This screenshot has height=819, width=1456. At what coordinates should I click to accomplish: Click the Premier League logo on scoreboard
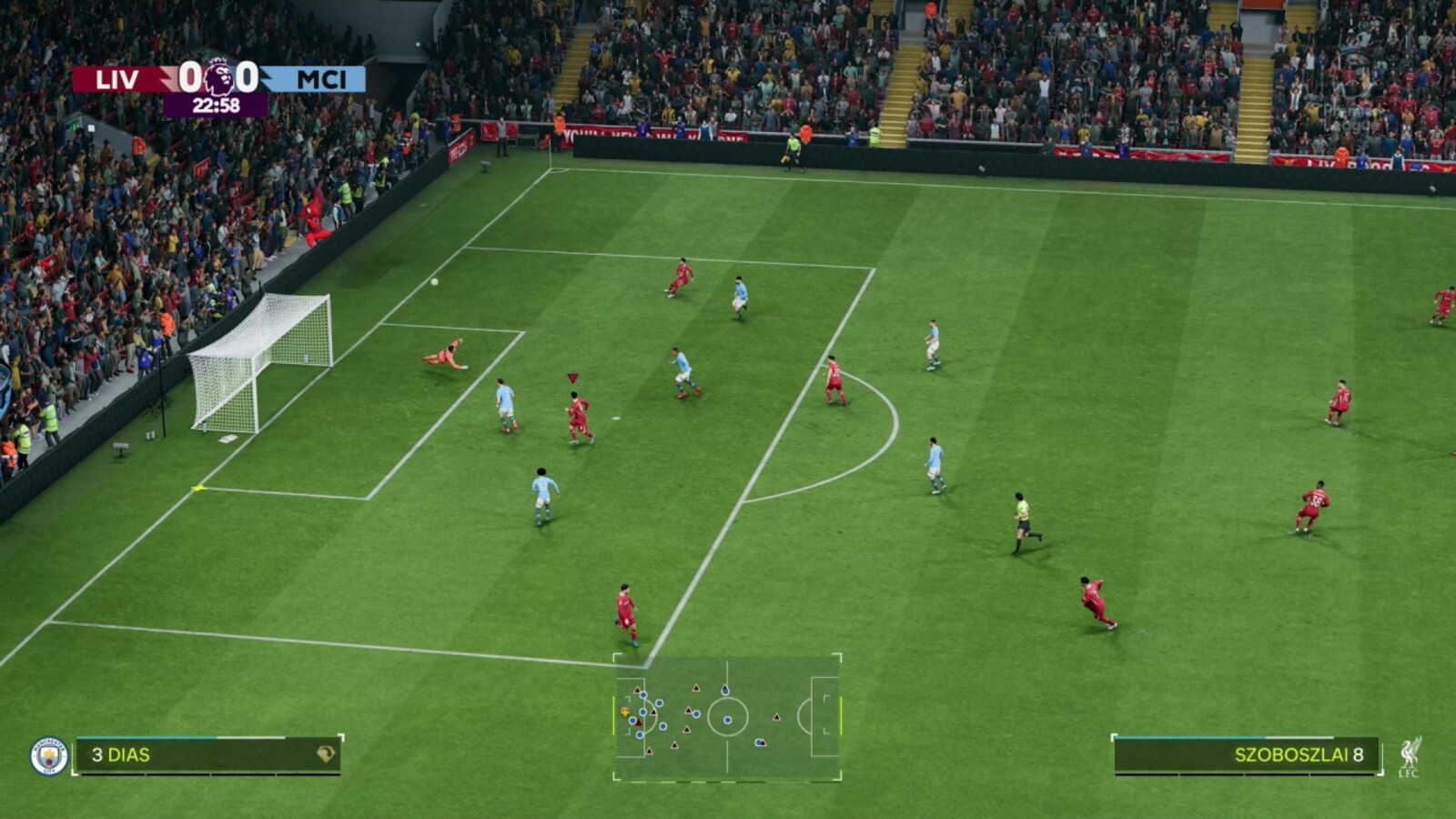point(218,78)
